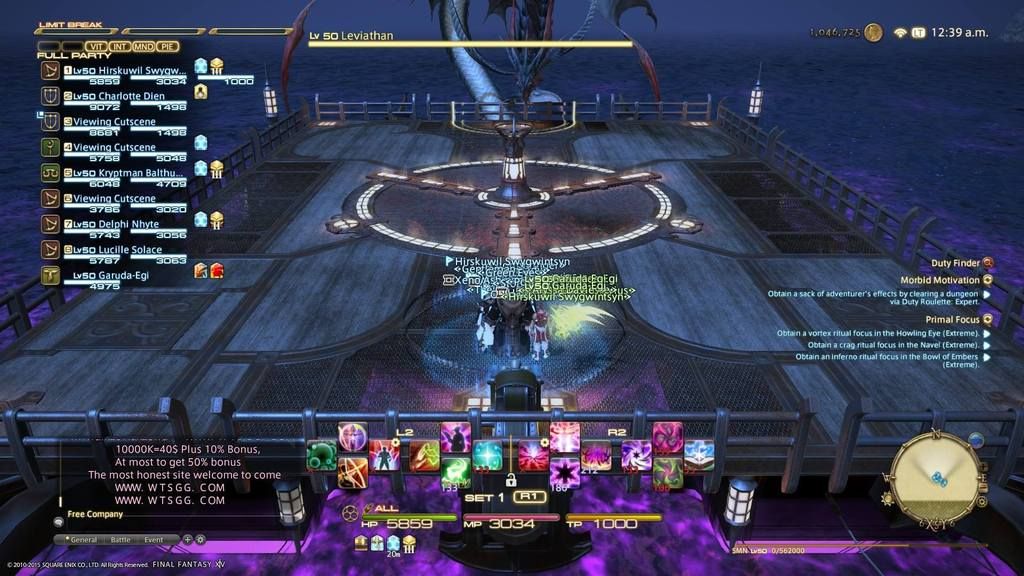Click the Leviathan target bar
This screenshot has height=576, width=1024.
click(470, 39)
